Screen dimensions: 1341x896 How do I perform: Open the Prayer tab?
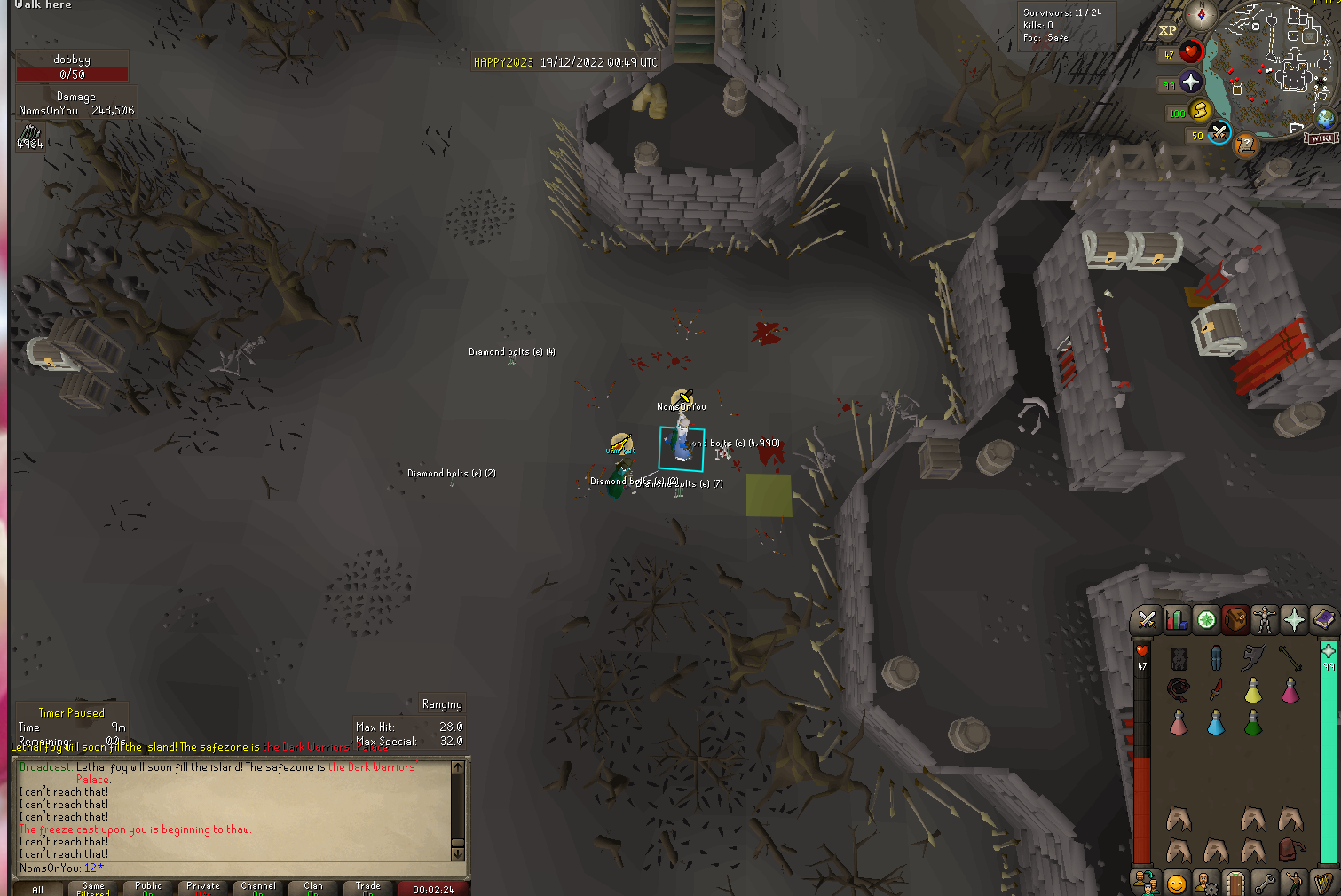[x=1294, y=620]
